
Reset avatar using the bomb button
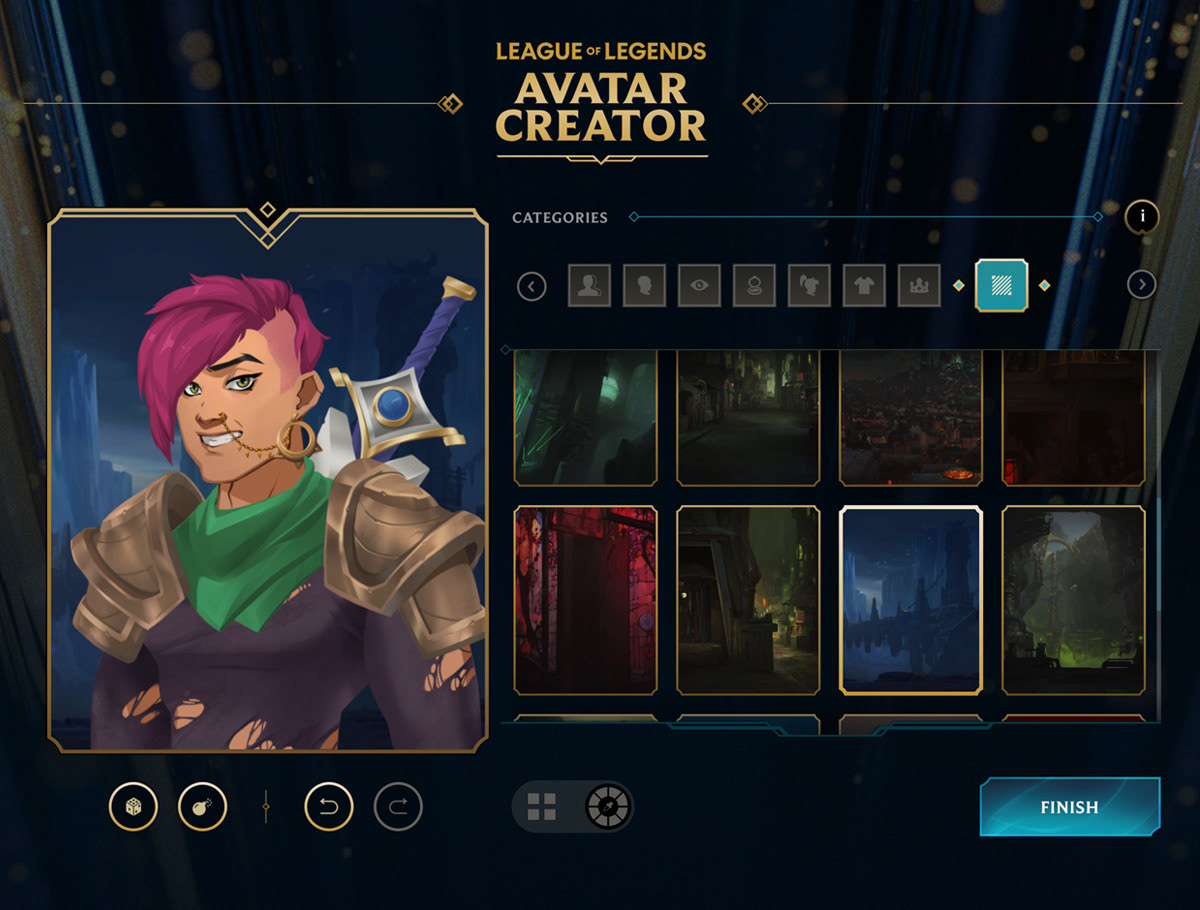202,806
